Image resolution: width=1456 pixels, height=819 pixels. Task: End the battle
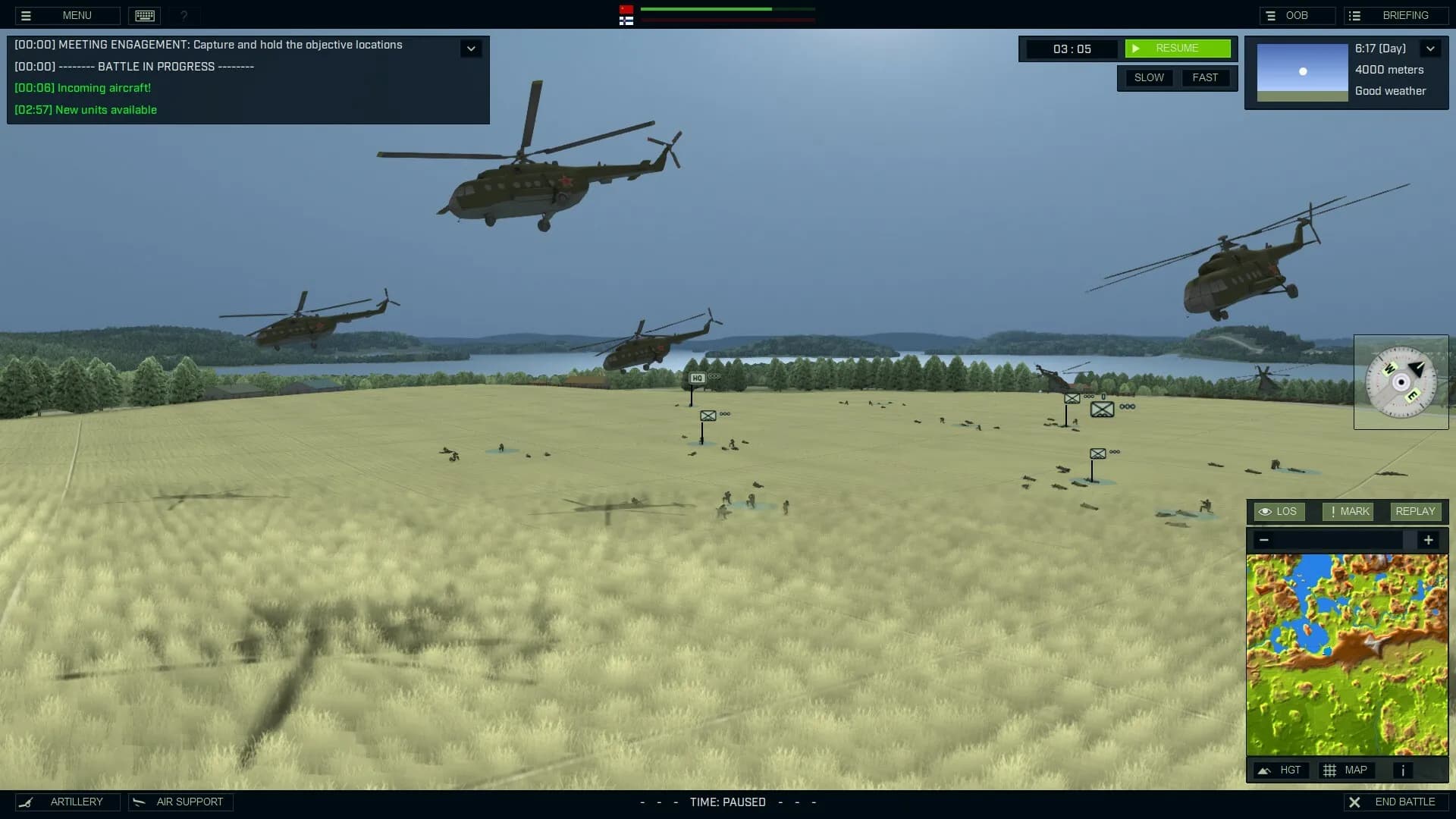(x=1395, y=802)
